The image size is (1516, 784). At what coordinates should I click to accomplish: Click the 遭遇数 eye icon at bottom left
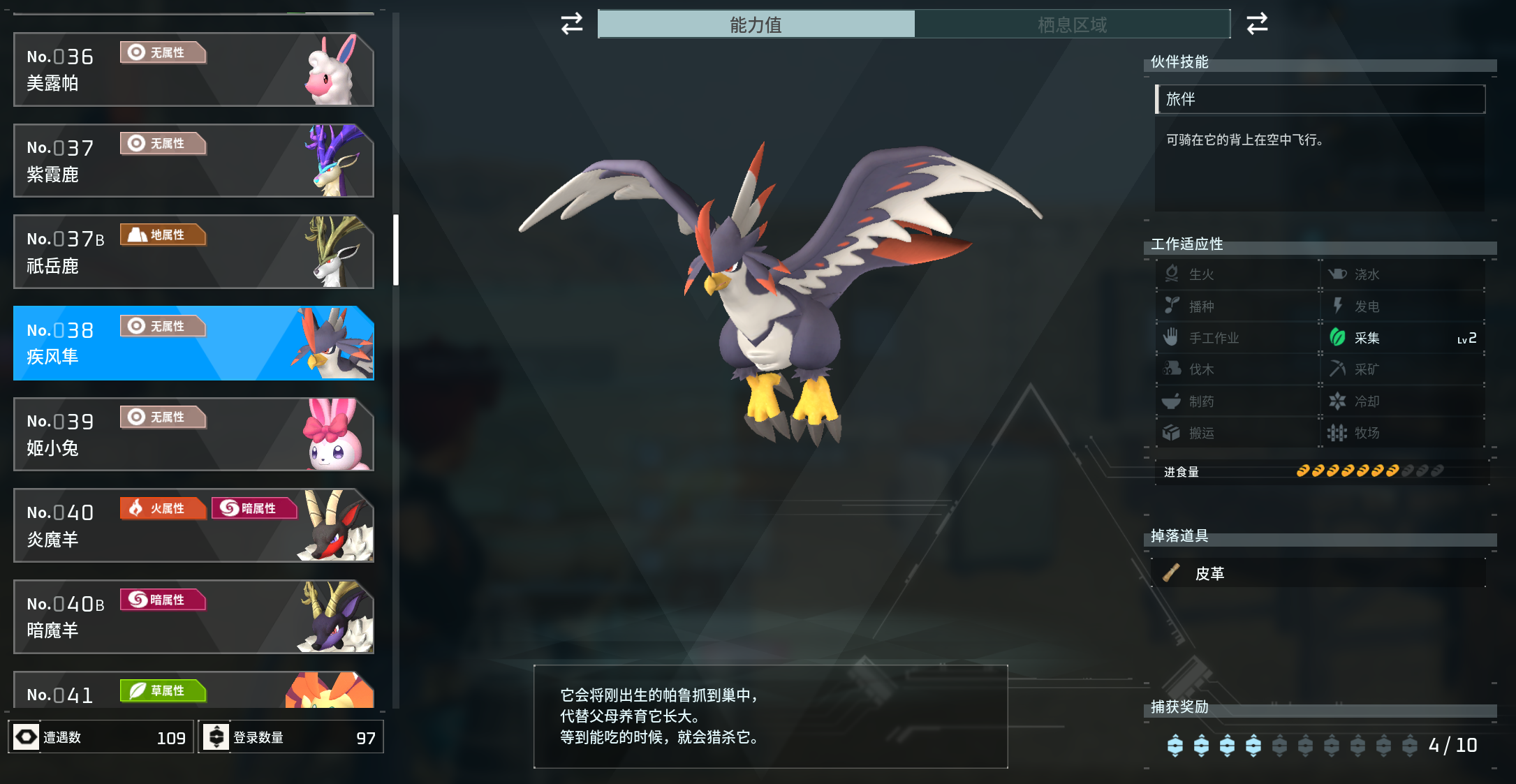(x=25, y=736)
